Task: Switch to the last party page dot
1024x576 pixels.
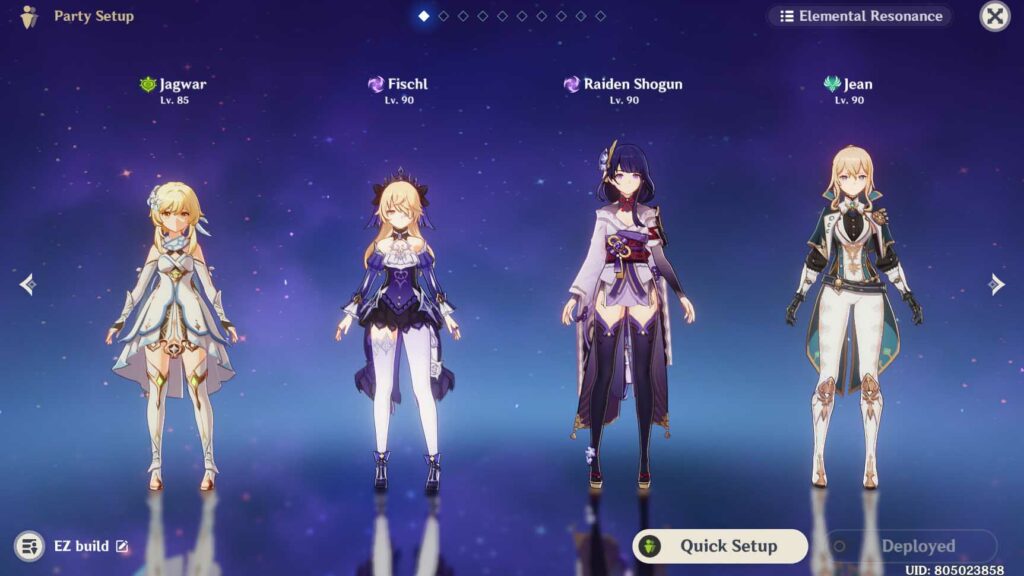Action: [x=600, y=16]
